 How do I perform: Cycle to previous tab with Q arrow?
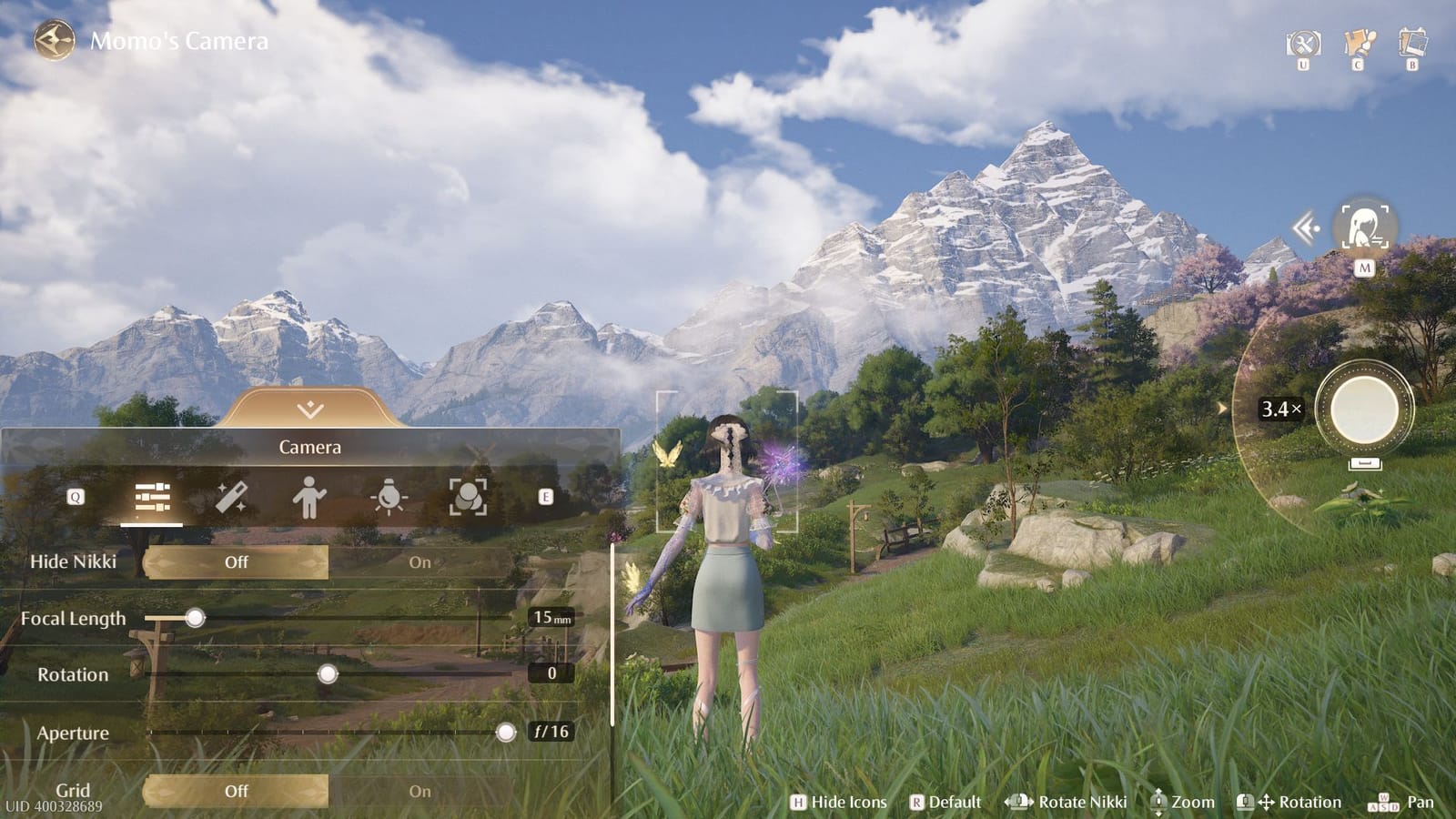tap(74, 496)
